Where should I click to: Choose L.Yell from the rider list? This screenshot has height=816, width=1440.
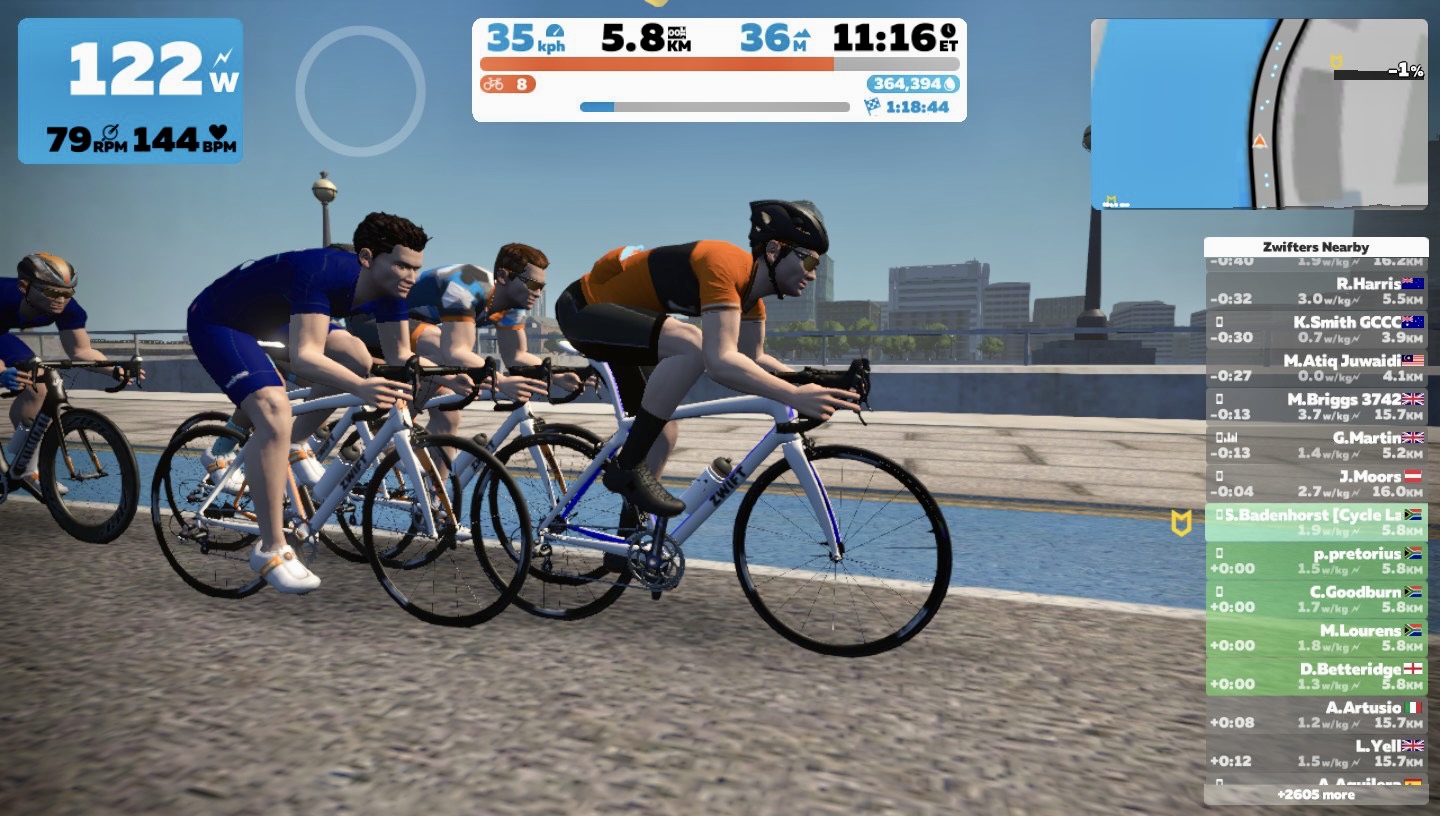tap(1316, 753)
